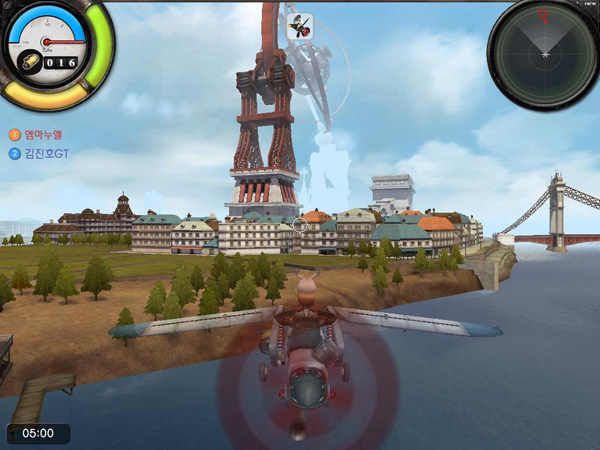Click the circular radar minimap
Image resolution: width=600 pixels, height=450 pixels.
coord(543,51)
